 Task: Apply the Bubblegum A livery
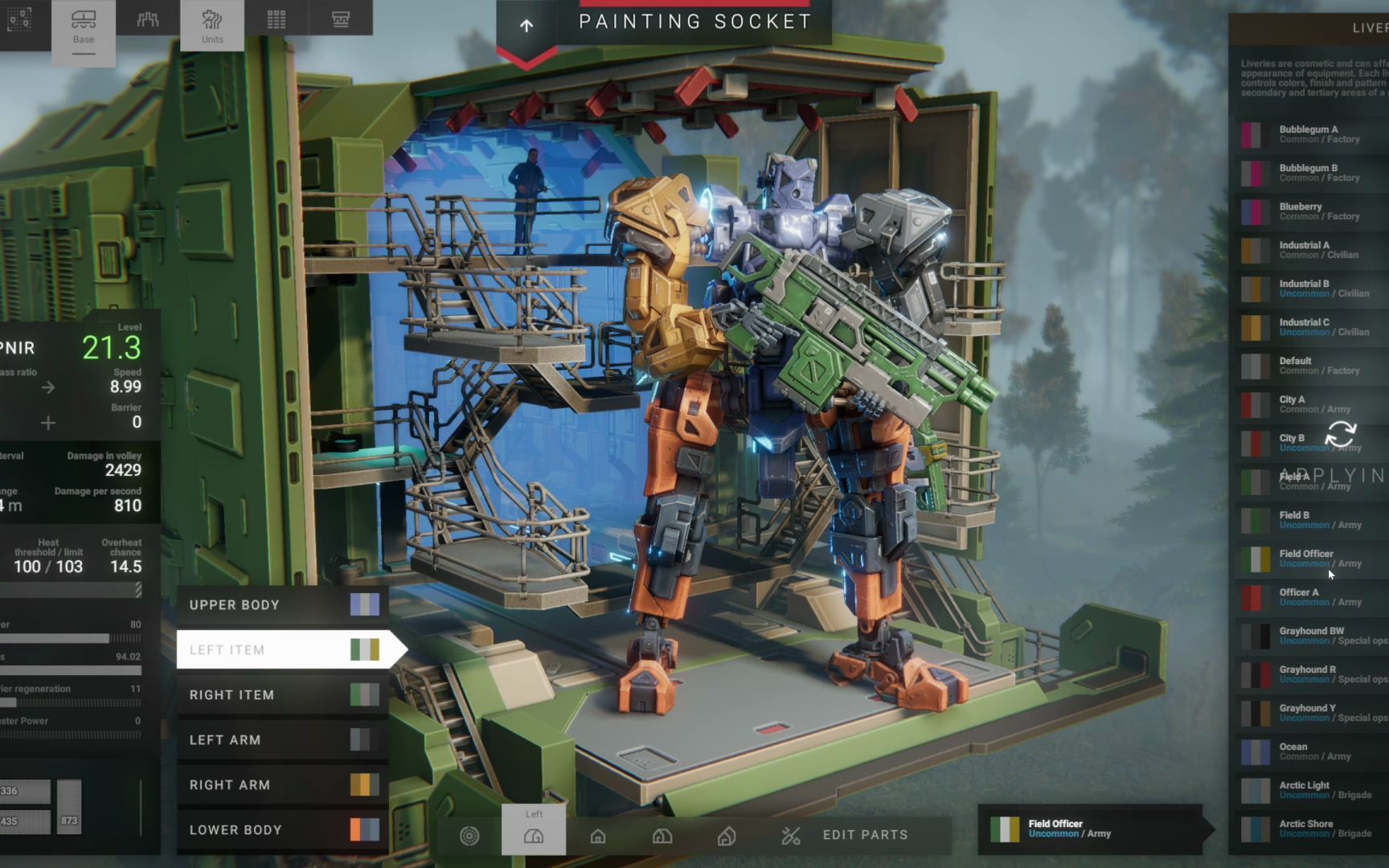pos(1310,134)
